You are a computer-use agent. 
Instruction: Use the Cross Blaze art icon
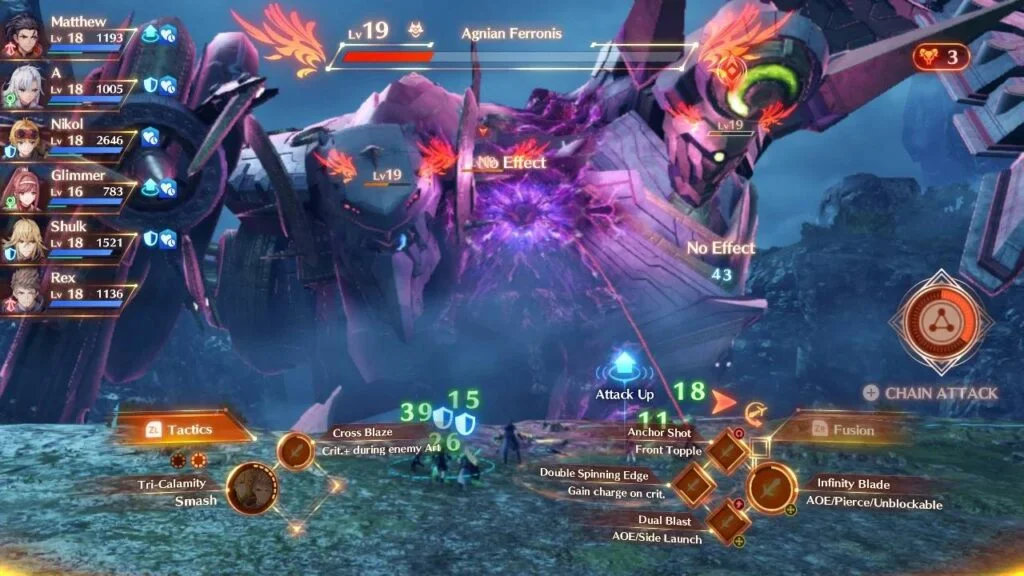pos(296,451)
